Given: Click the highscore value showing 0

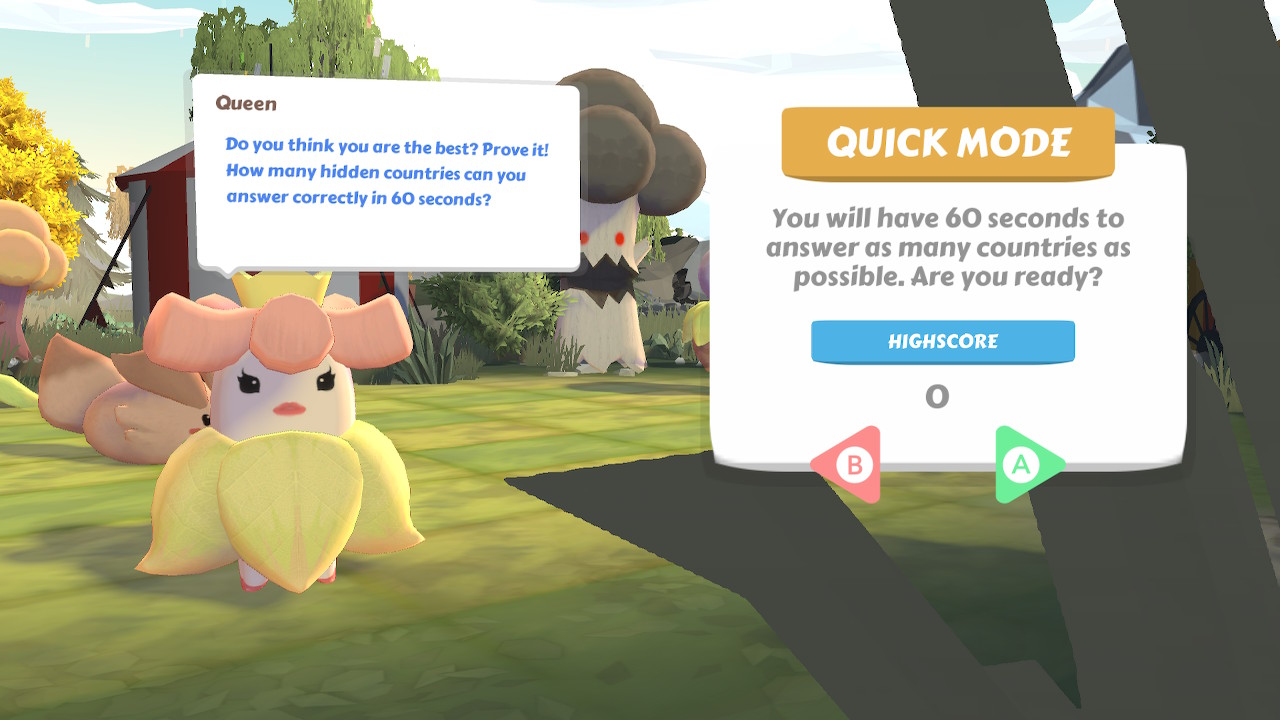Looking at the screenshot, I should point(936,396).
